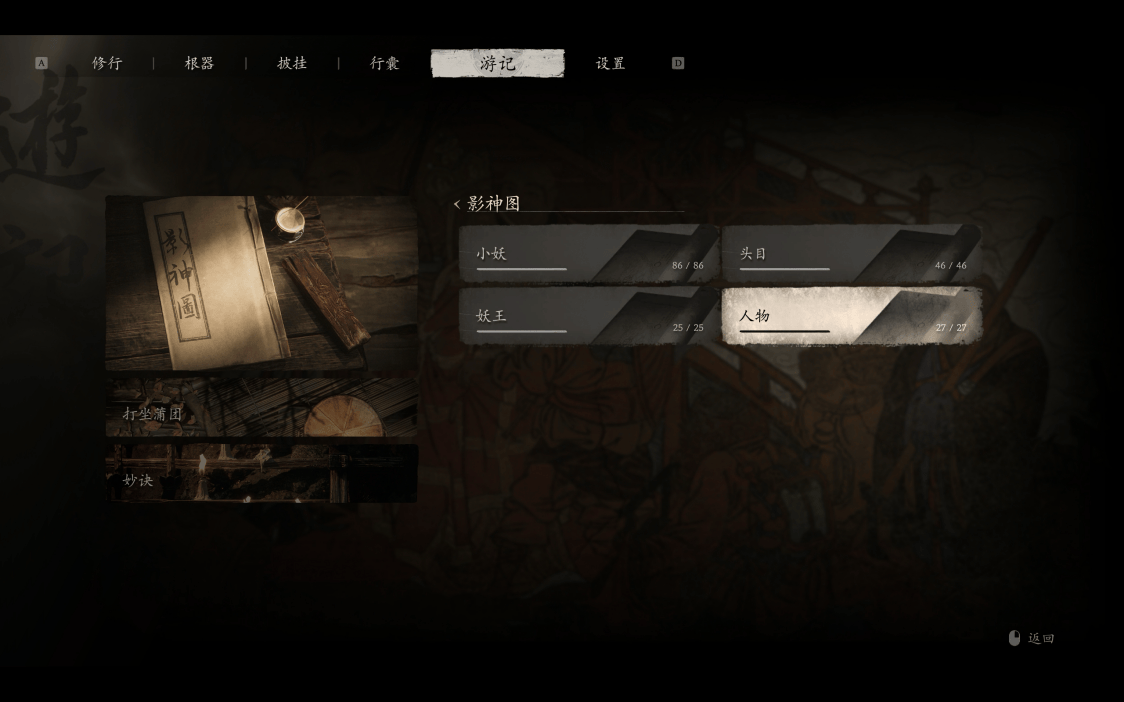This screenshot has height=702, width=1124.
Task: Open the 小妖 portrait category
Action: coord(589,254)
